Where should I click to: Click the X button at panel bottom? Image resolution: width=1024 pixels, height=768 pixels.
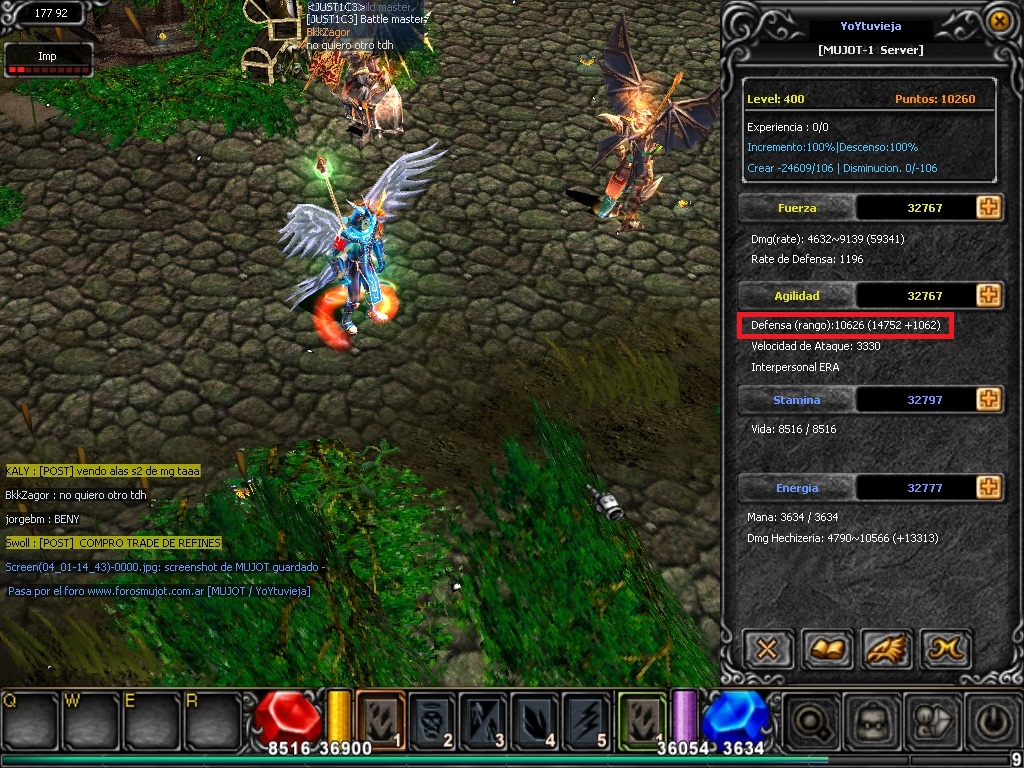(x=767, y=649)
